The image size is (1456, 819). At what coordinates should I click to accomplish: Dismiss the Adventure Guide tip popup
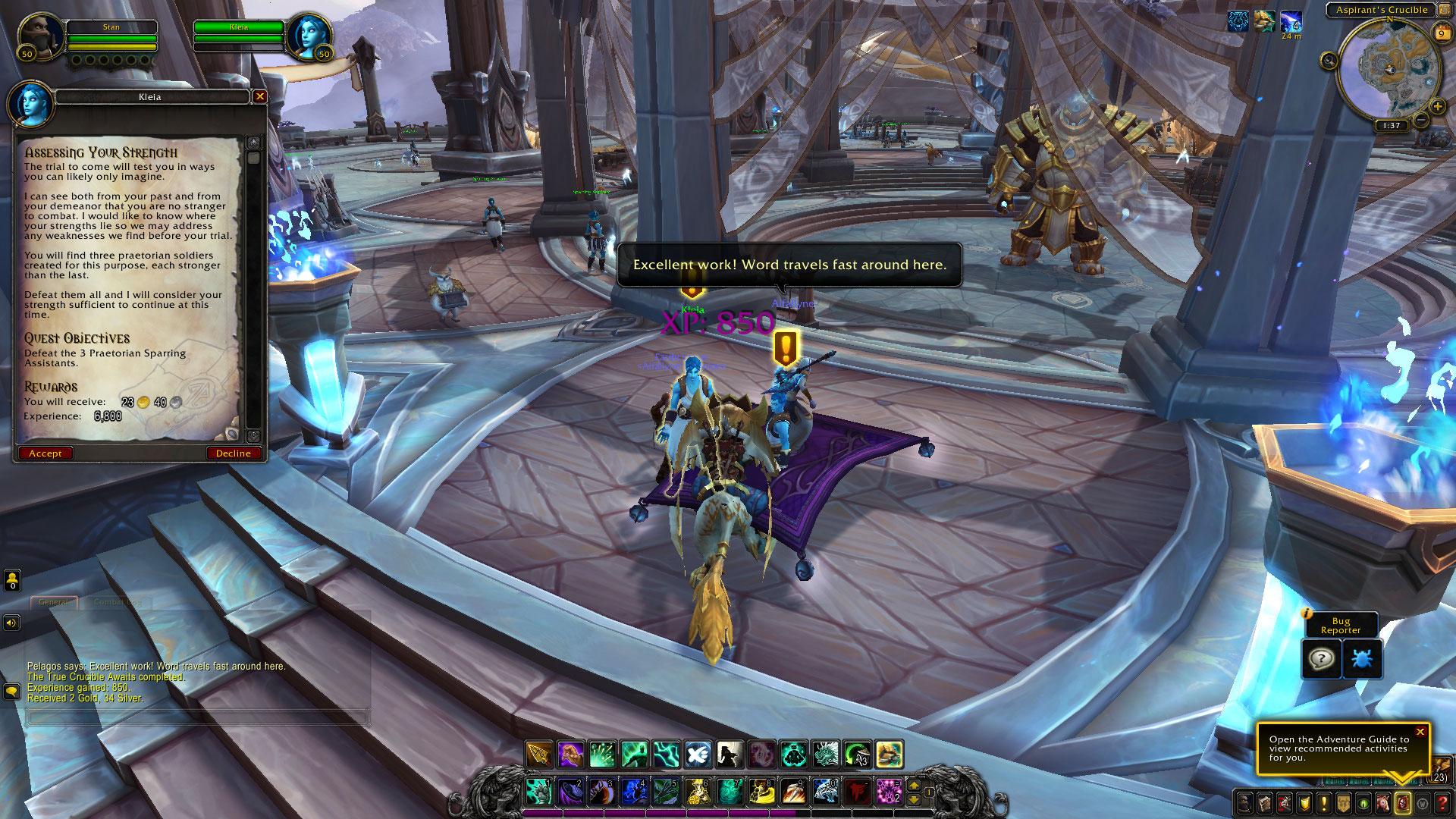pos(1420,732)
